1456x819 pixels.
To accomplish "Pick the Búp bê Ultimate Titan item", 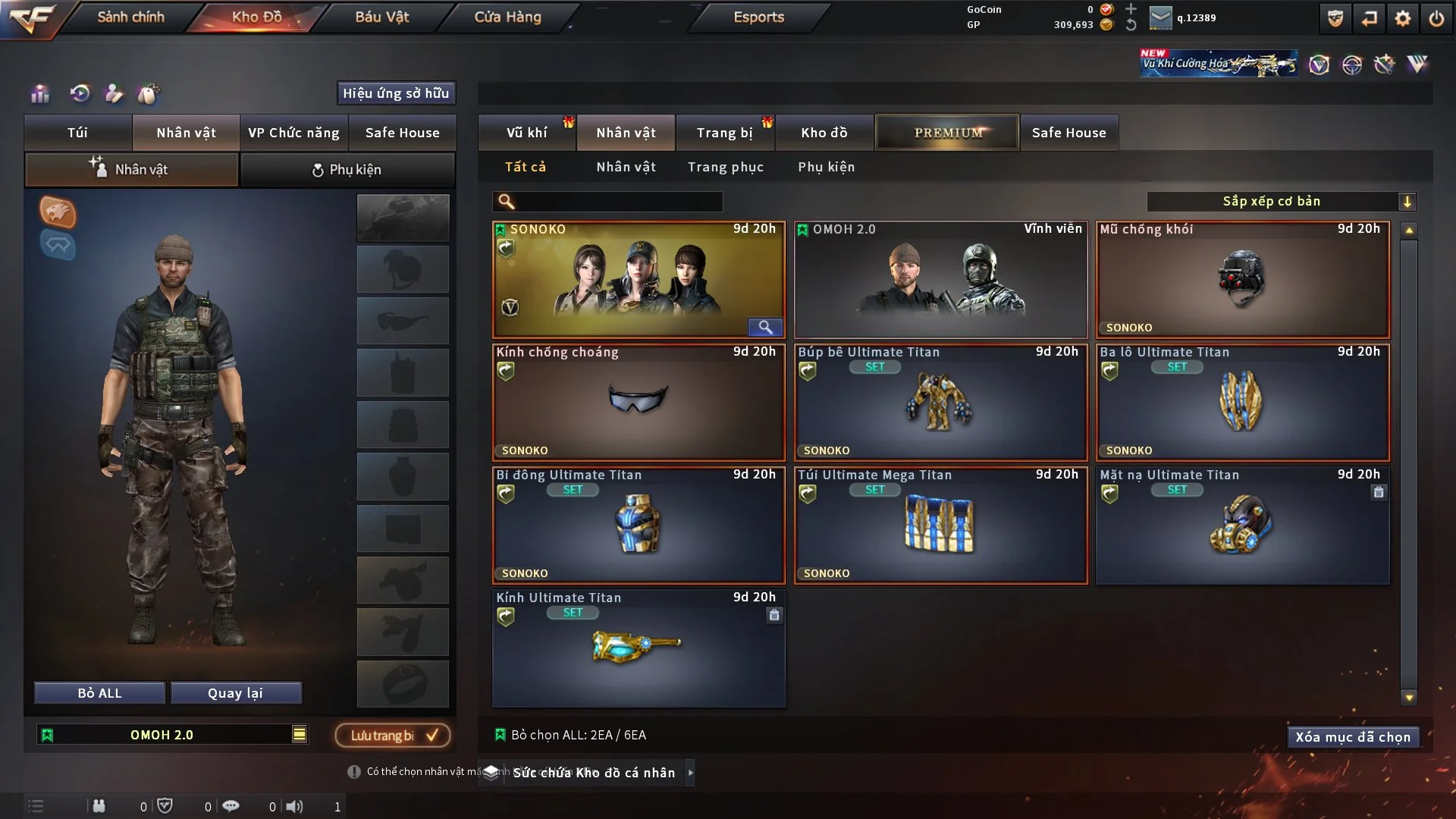I will point(940,402).
